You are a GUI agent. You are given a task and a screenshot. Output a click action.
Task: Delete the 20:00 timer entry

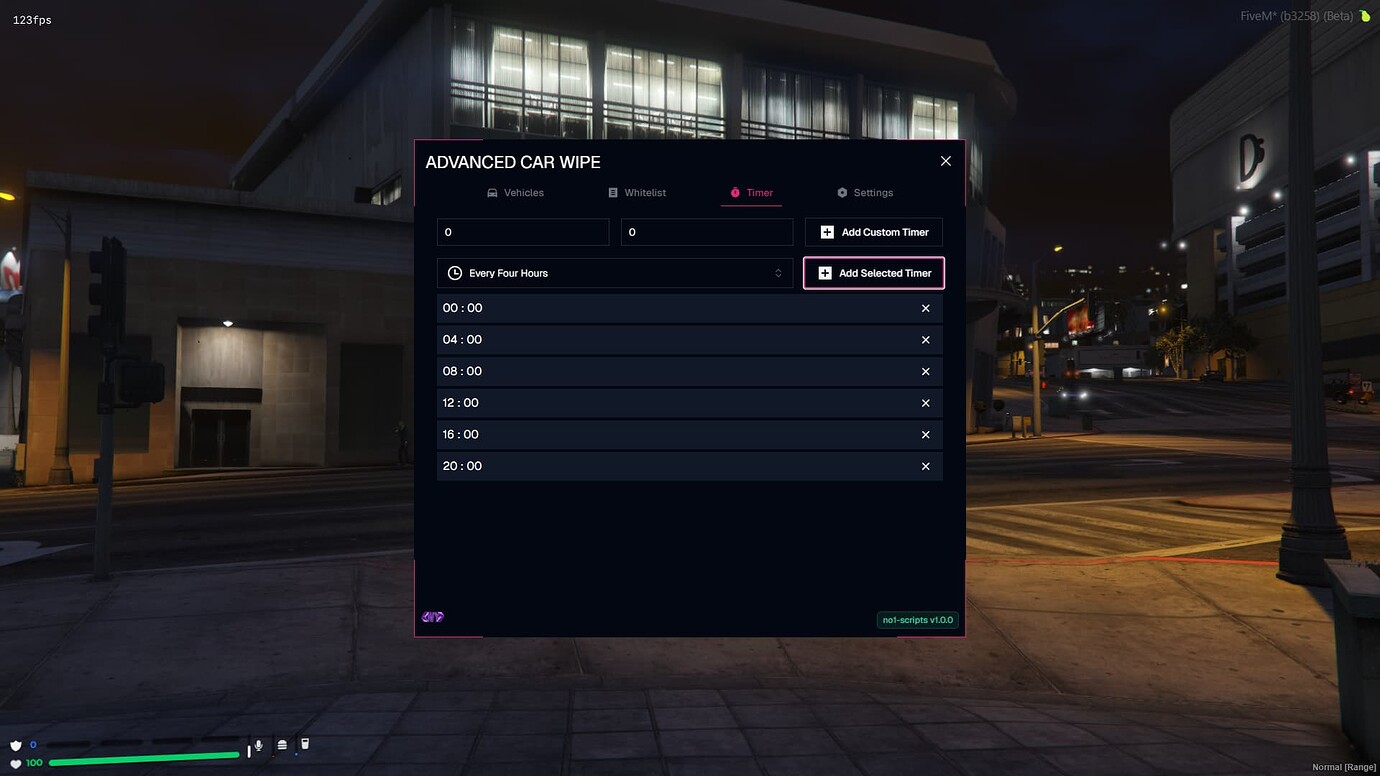click(x=927, y=466)
